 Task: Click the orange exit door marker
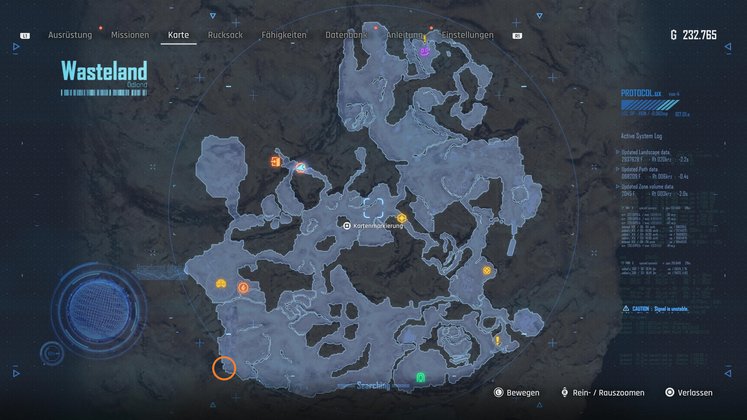click(274, 162)
